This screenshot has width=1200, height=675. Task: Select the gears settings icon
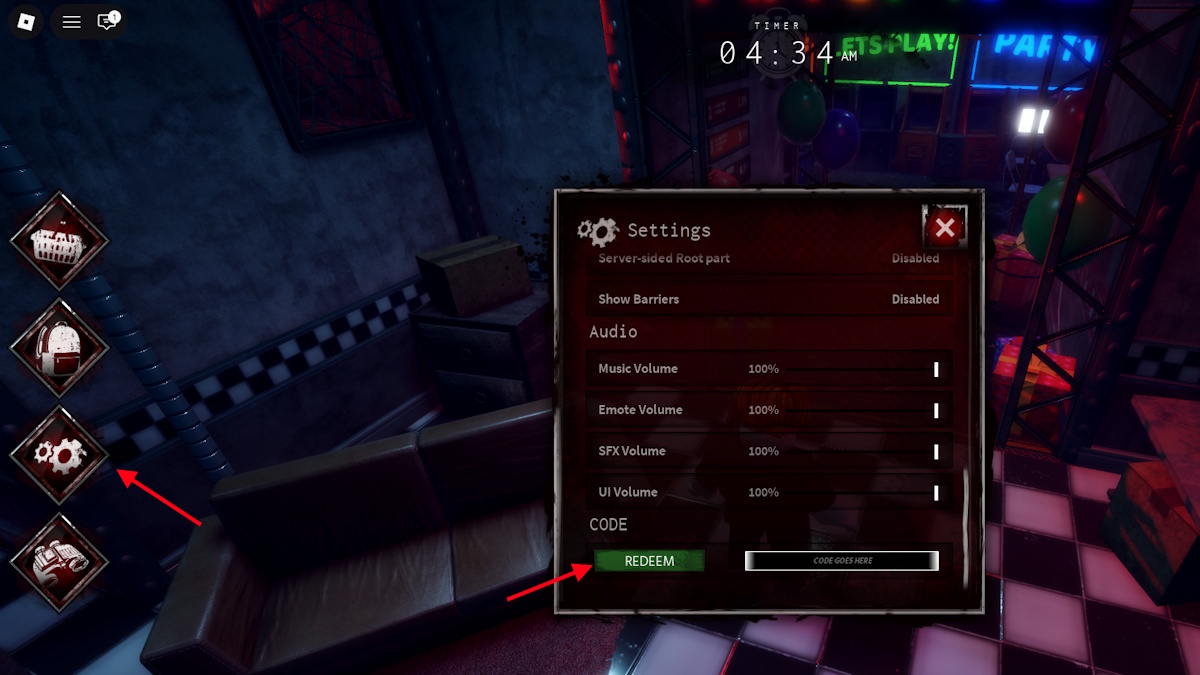(x=60, y=455)
